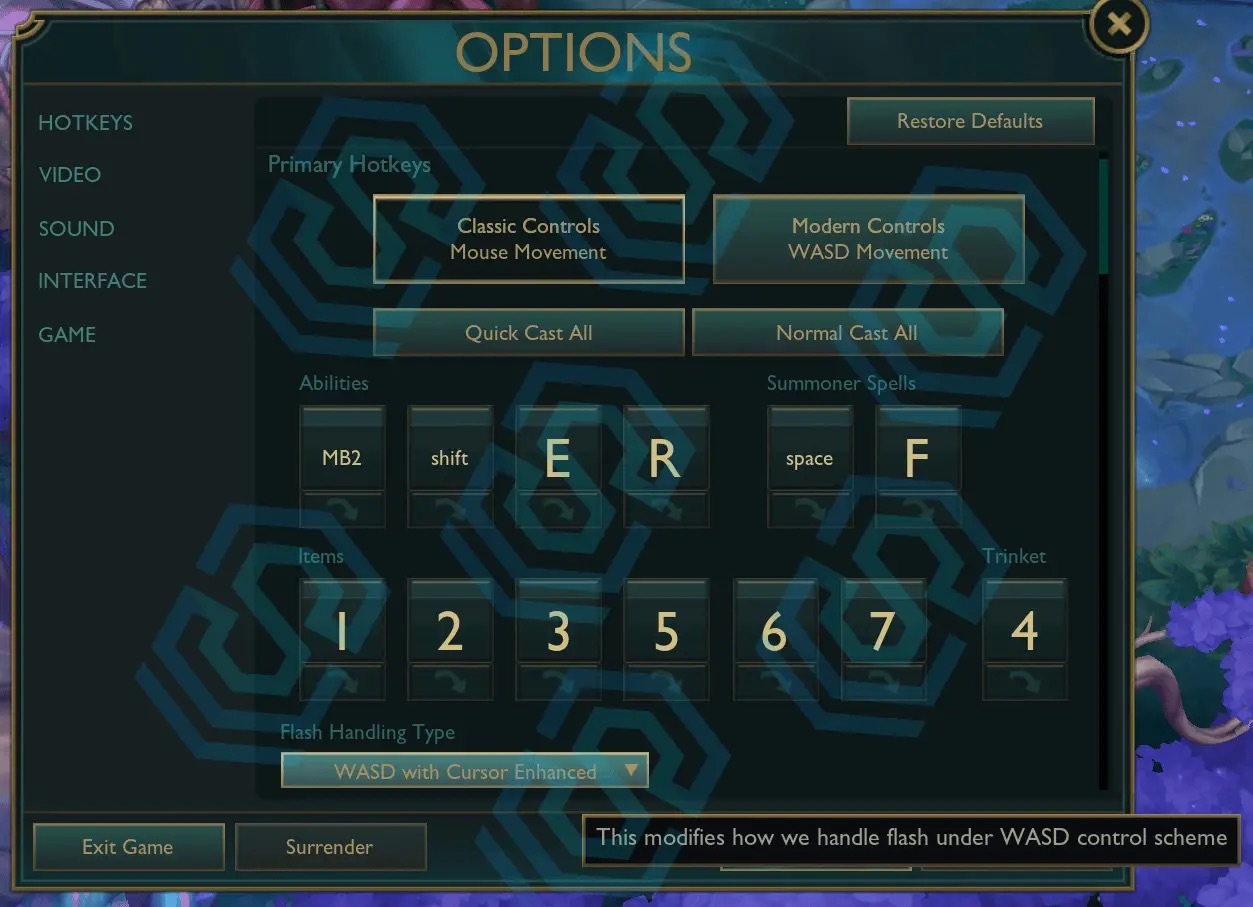
Task: Go to the Sound settings section
Action: tap(76, 229)
